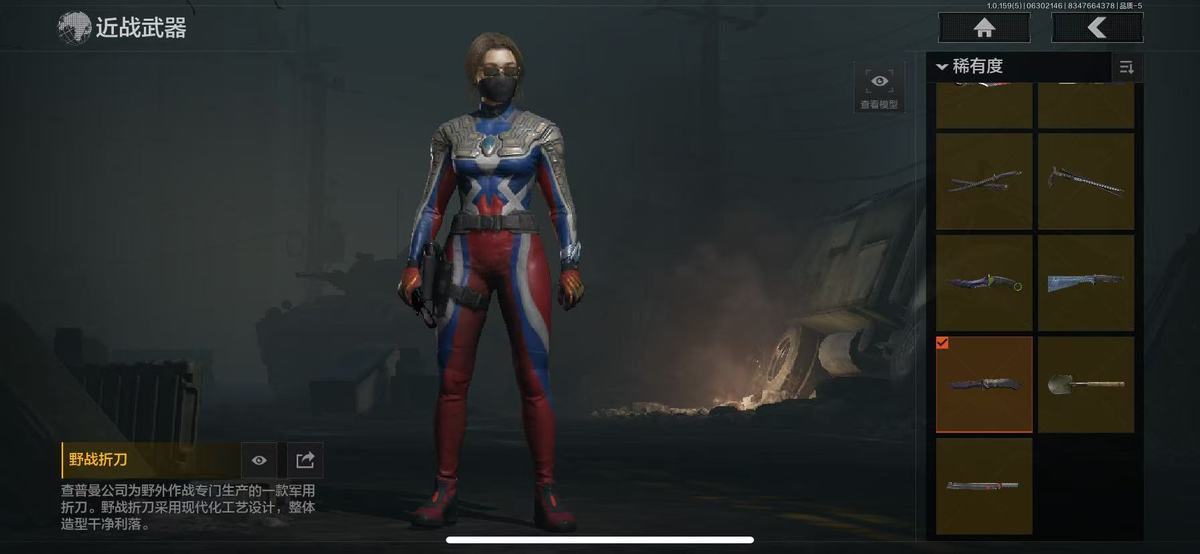1200x554 pixels.
Task: Select the long red blade weapon slot
Action: pos(984,486)
